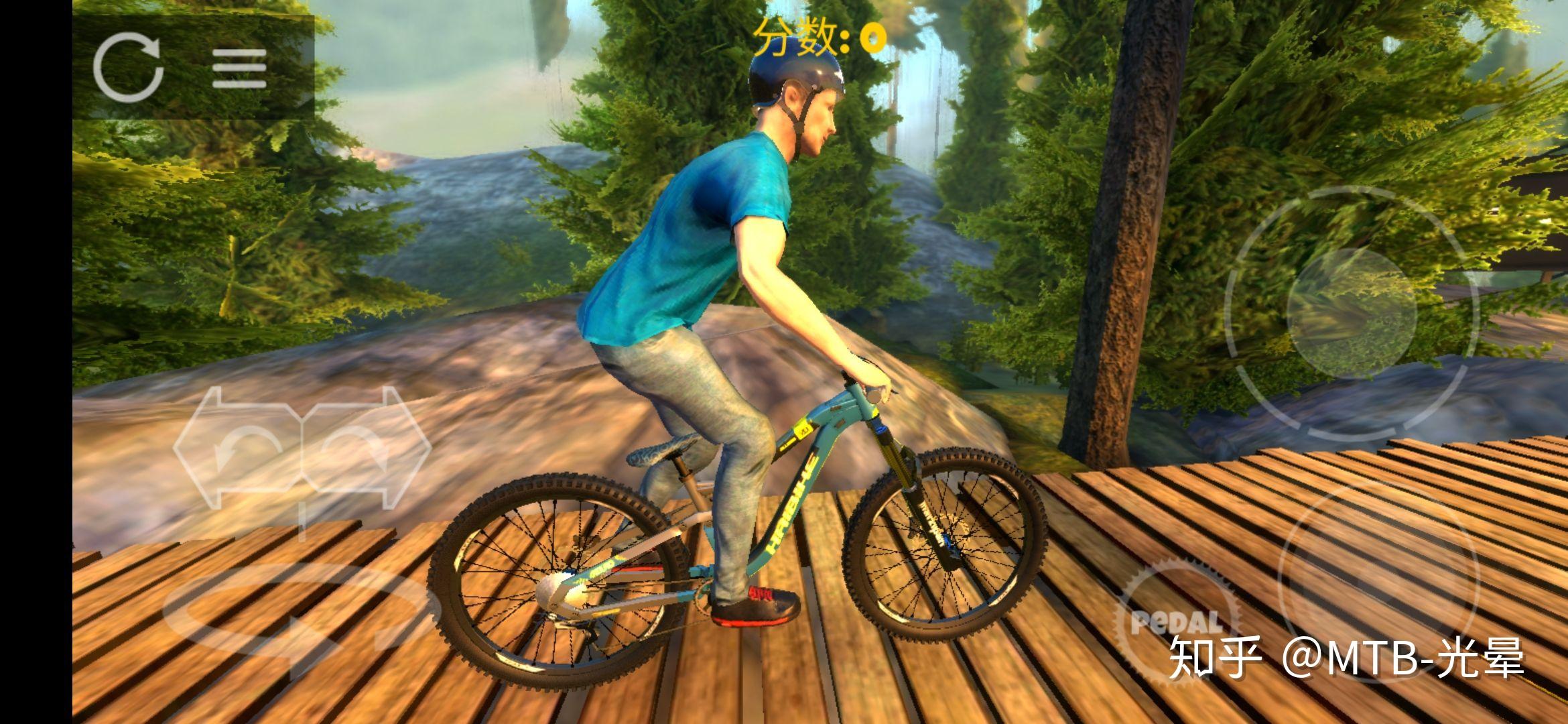Restart the run with the circular arrow
Screen dimensions: 1568x724
129,68
